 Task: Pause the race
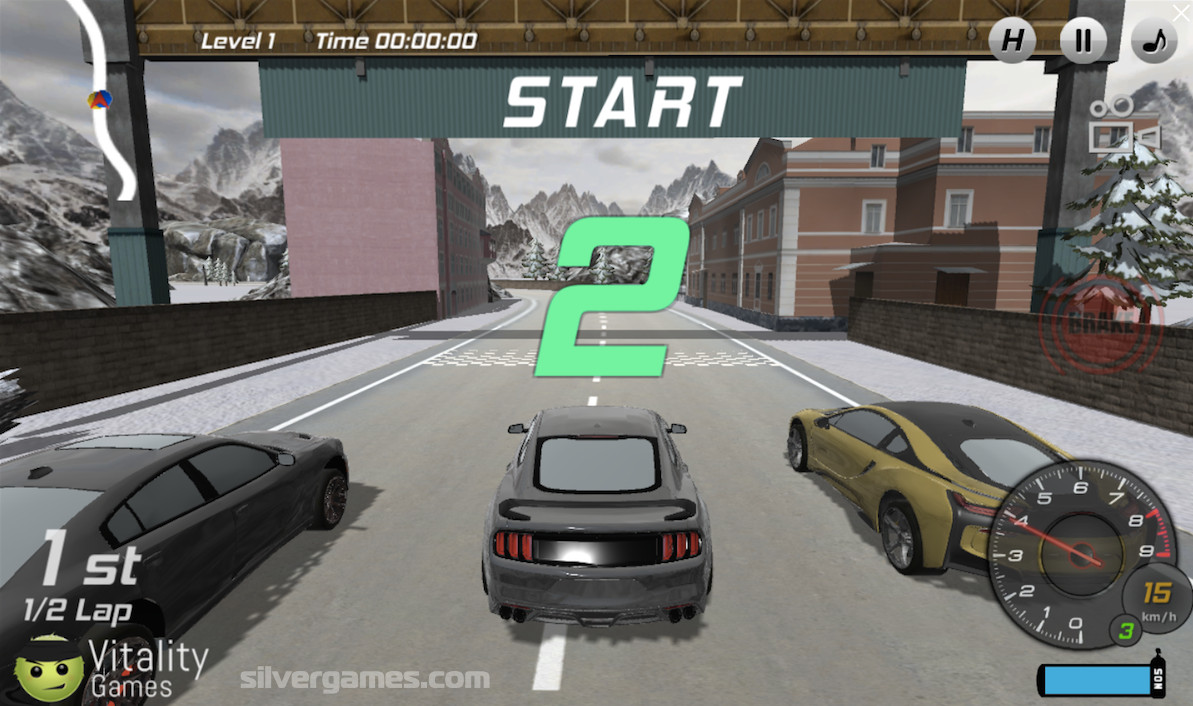pyautogui.click(x=1083, y=42)
